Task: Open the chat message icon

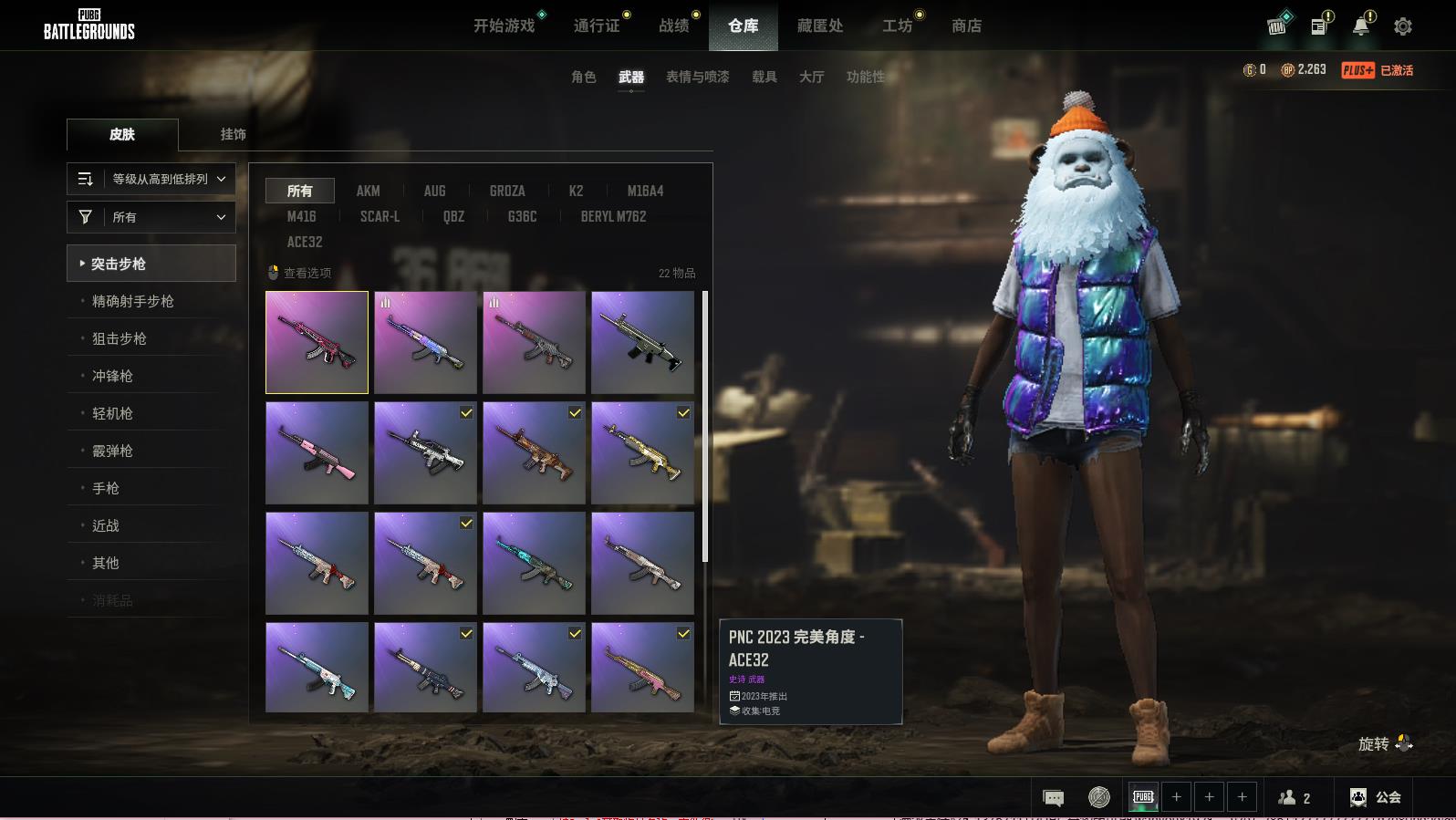Action: 1053,798
